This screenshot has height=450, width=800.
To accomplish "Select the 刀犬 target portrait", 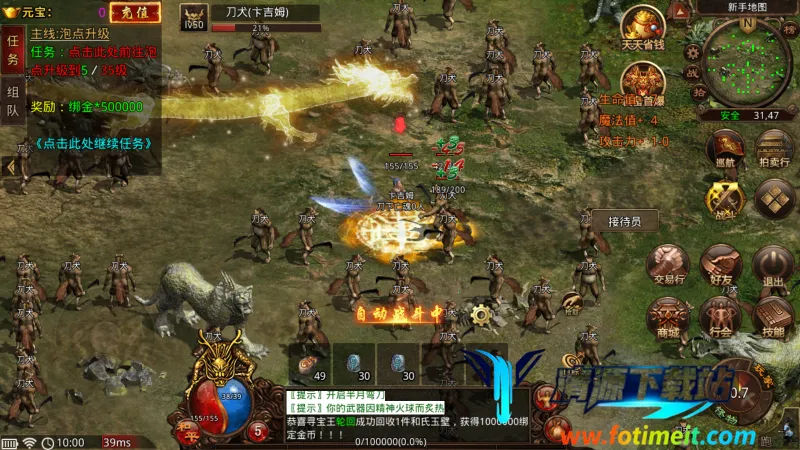I will point(193,17).
